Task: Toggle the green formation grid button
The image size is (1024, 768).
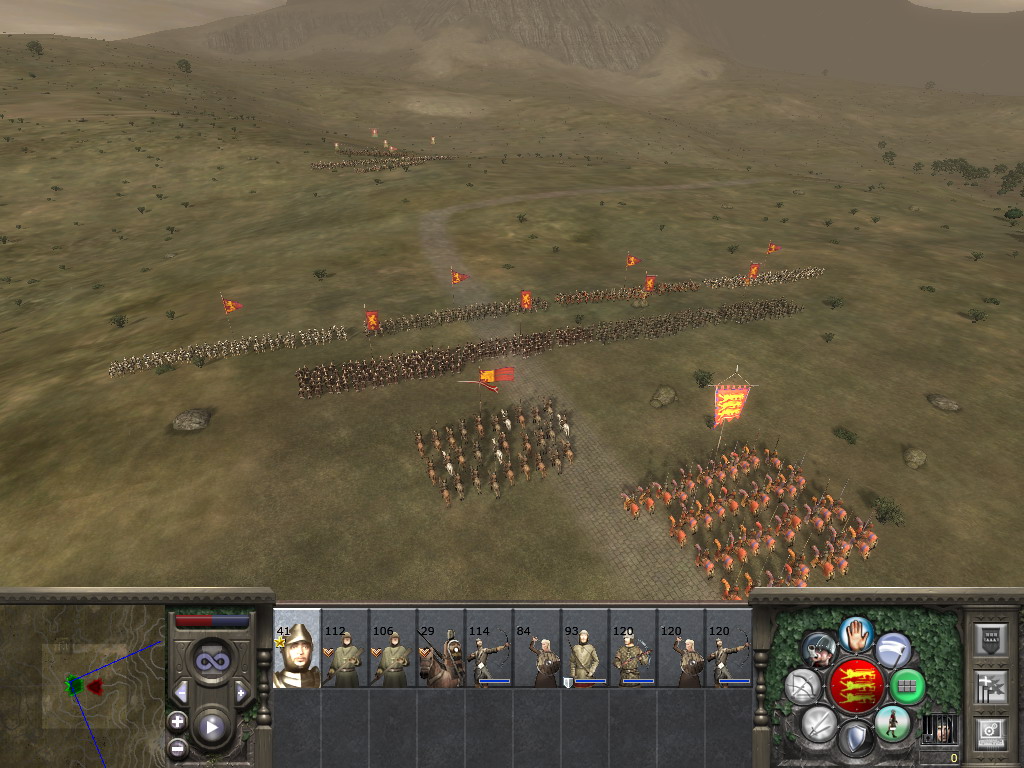Action: (907, 686)
